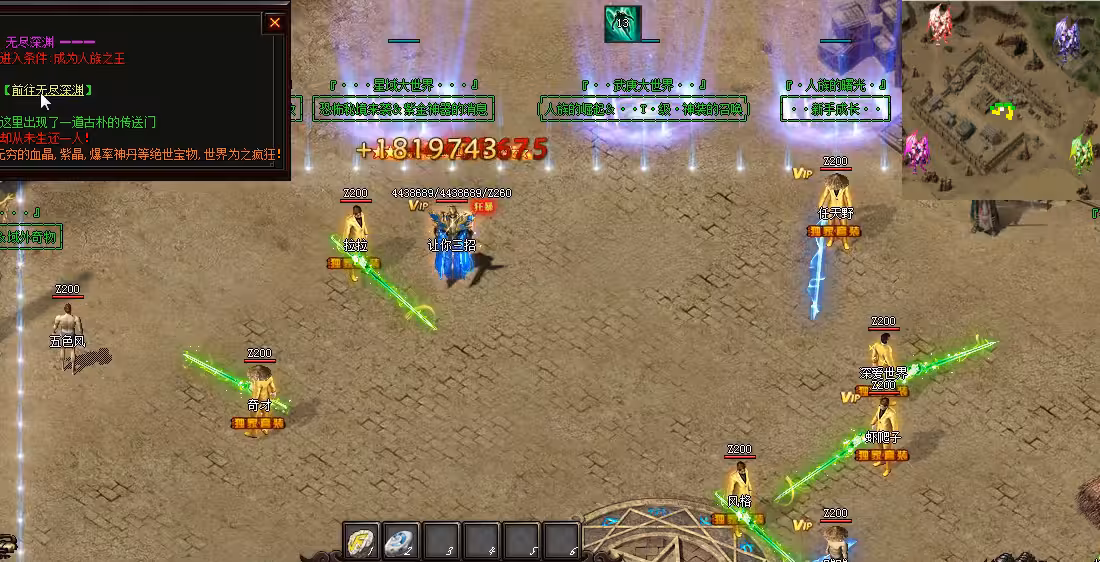Use the blue-white stone in hotbar slot 2

(x=400, y=540)
